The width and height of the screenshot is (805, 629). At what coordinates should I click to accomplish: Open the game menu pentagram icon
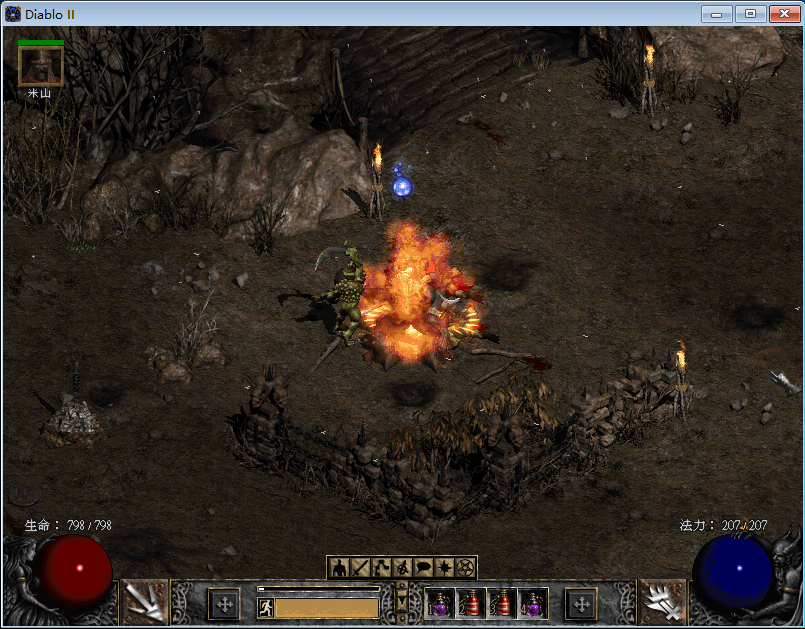(x=465, y=568)
